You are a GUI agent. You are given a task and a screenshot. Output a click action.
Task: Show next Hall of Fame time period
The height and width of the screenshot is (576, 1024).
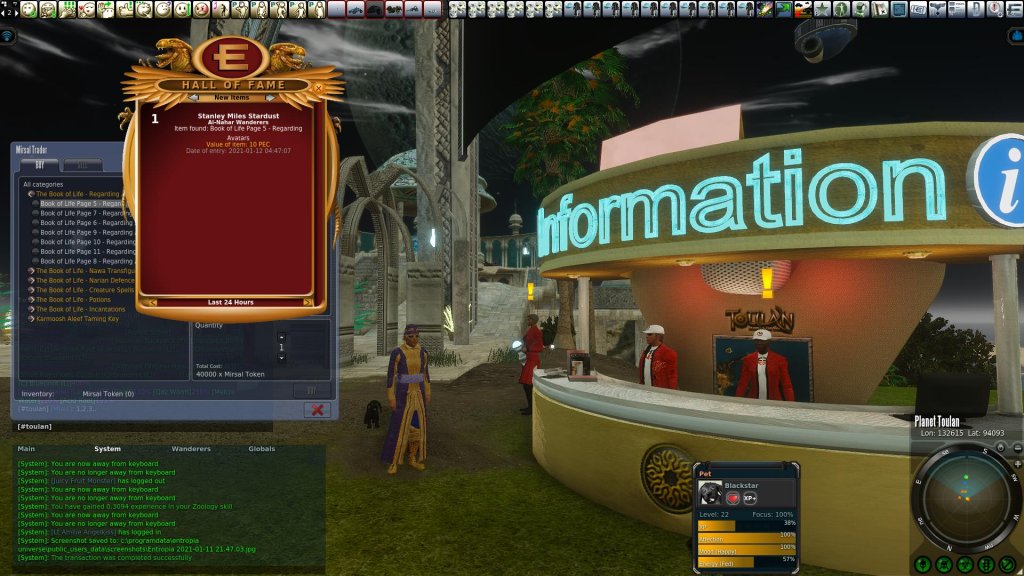click(x=307, y=302)
